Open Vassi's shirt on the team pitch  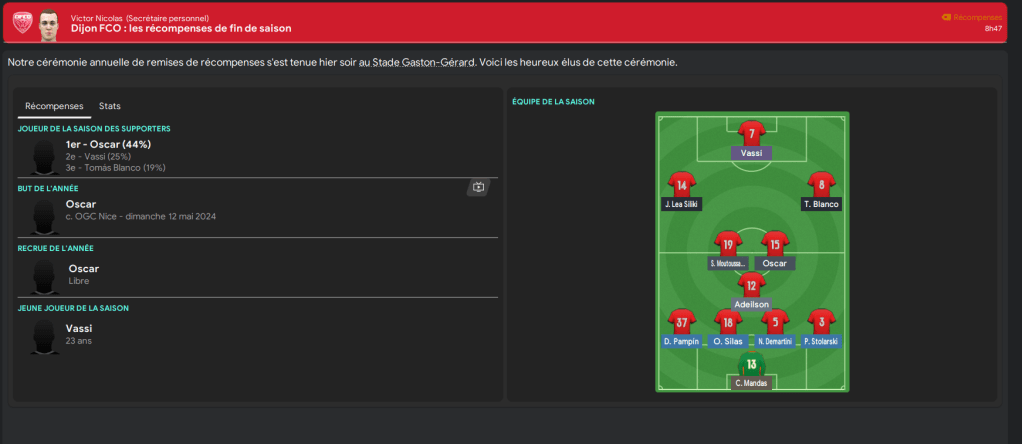[752, 134]
